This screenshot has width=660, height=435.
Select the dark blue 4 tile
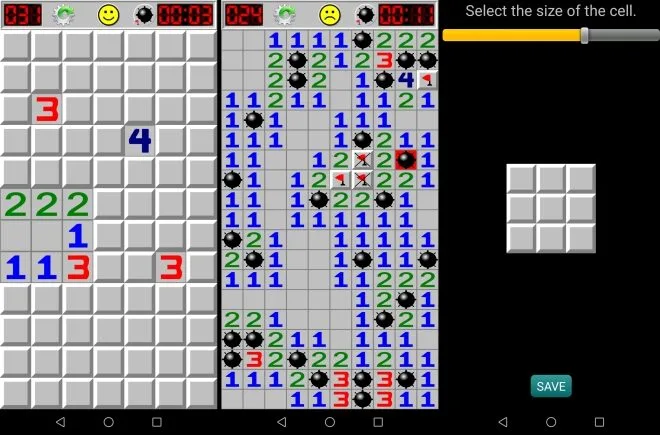pyautogui.click(x=139, y=140)
